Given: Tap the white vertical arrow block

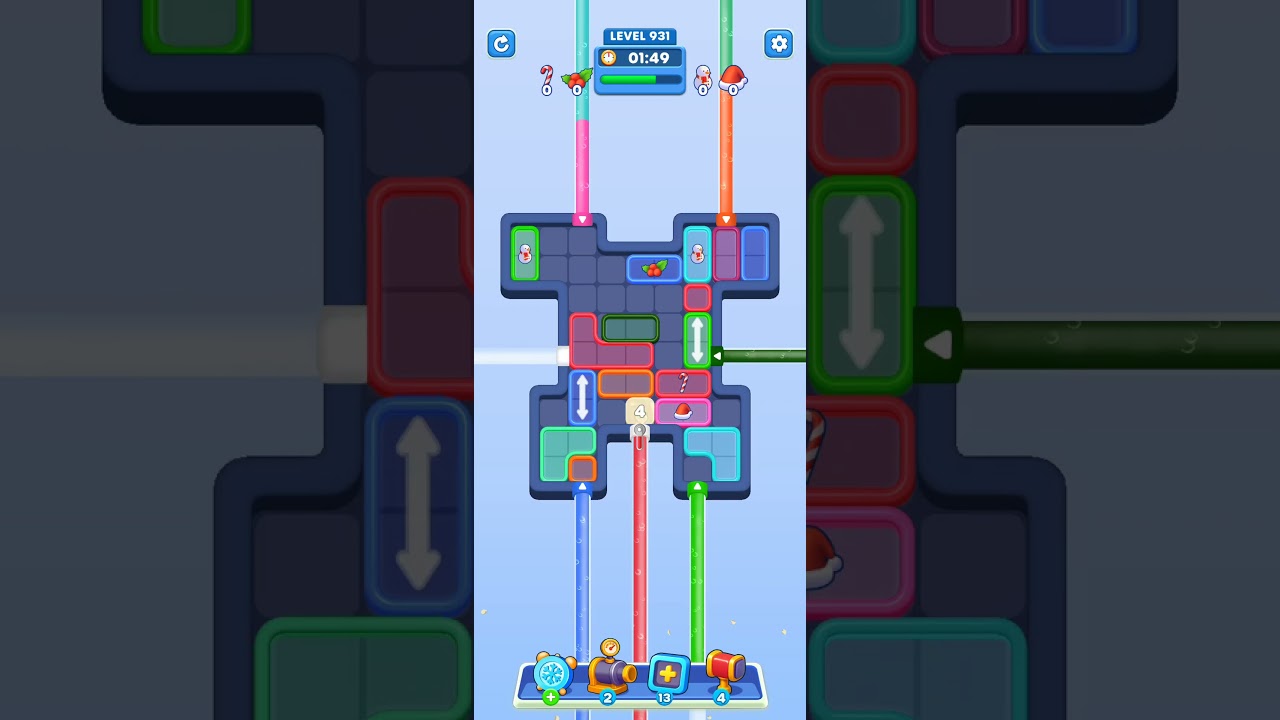Looking at the screenshot, I should pos(697,342).
